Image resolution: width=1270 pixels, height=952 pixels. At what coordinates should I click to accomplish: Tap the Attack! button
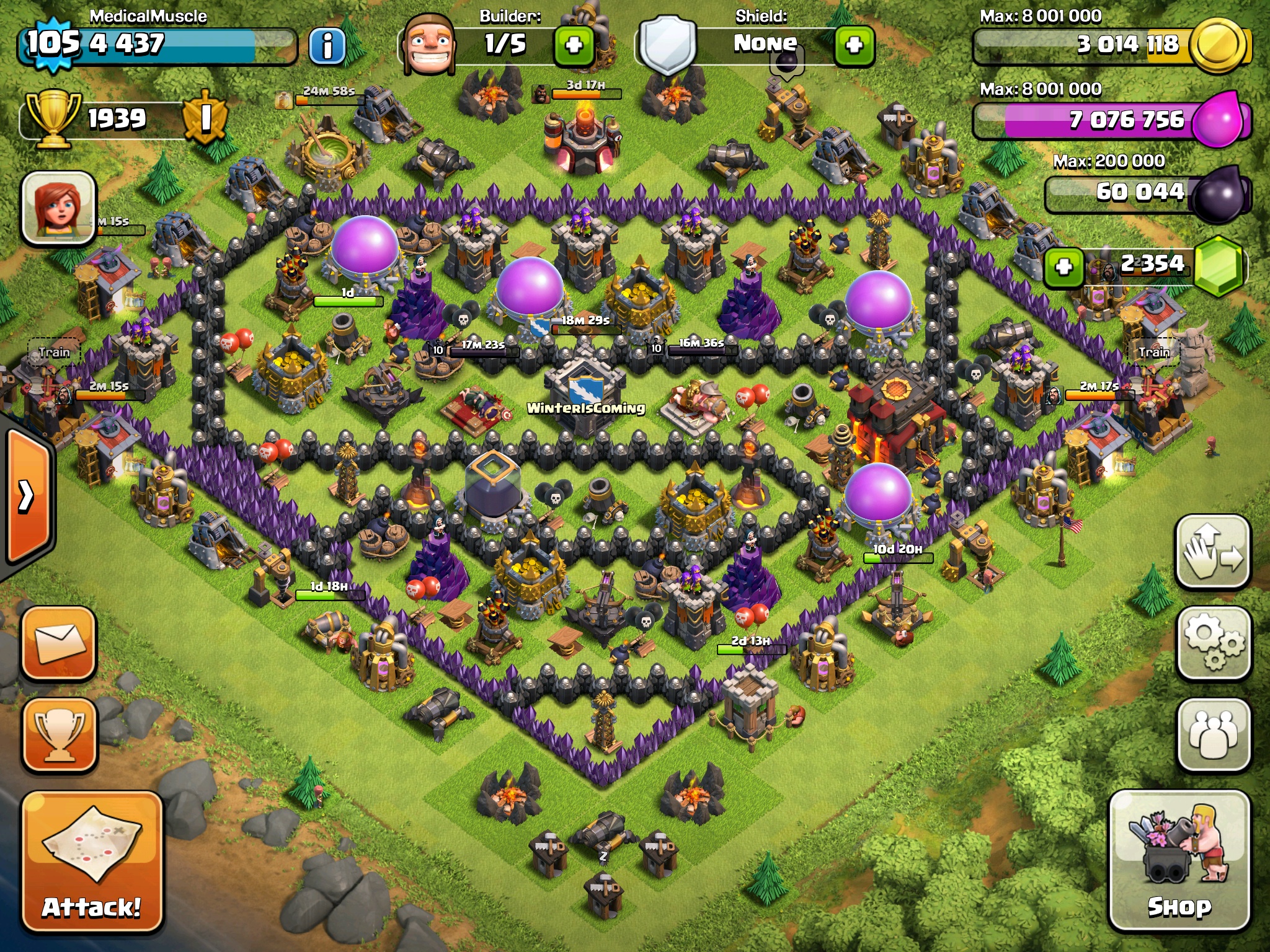point(92,862)
